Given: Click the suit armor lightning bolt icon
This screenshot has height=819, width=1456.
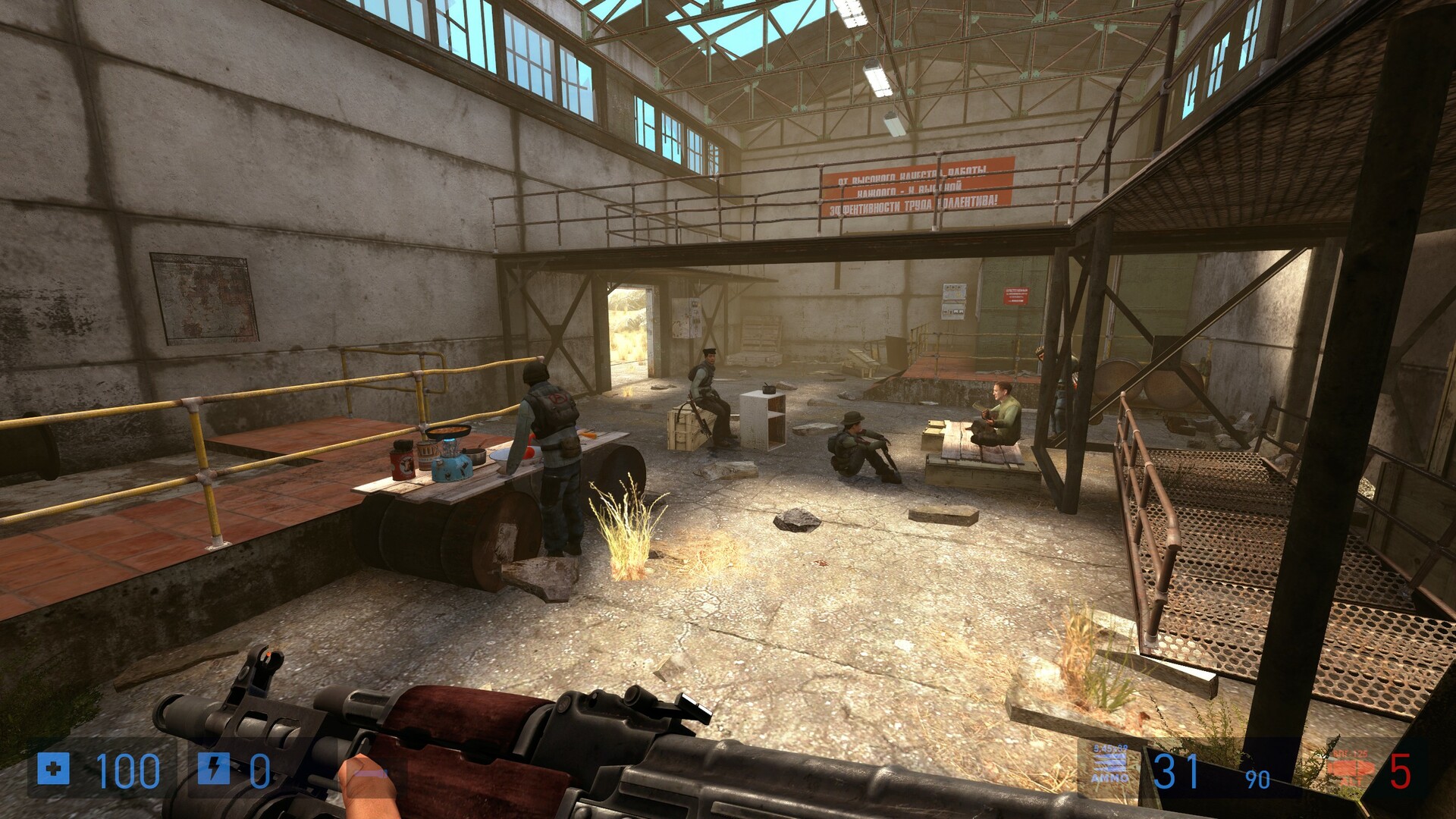Looking at the screenshot, I should point(213,769).
